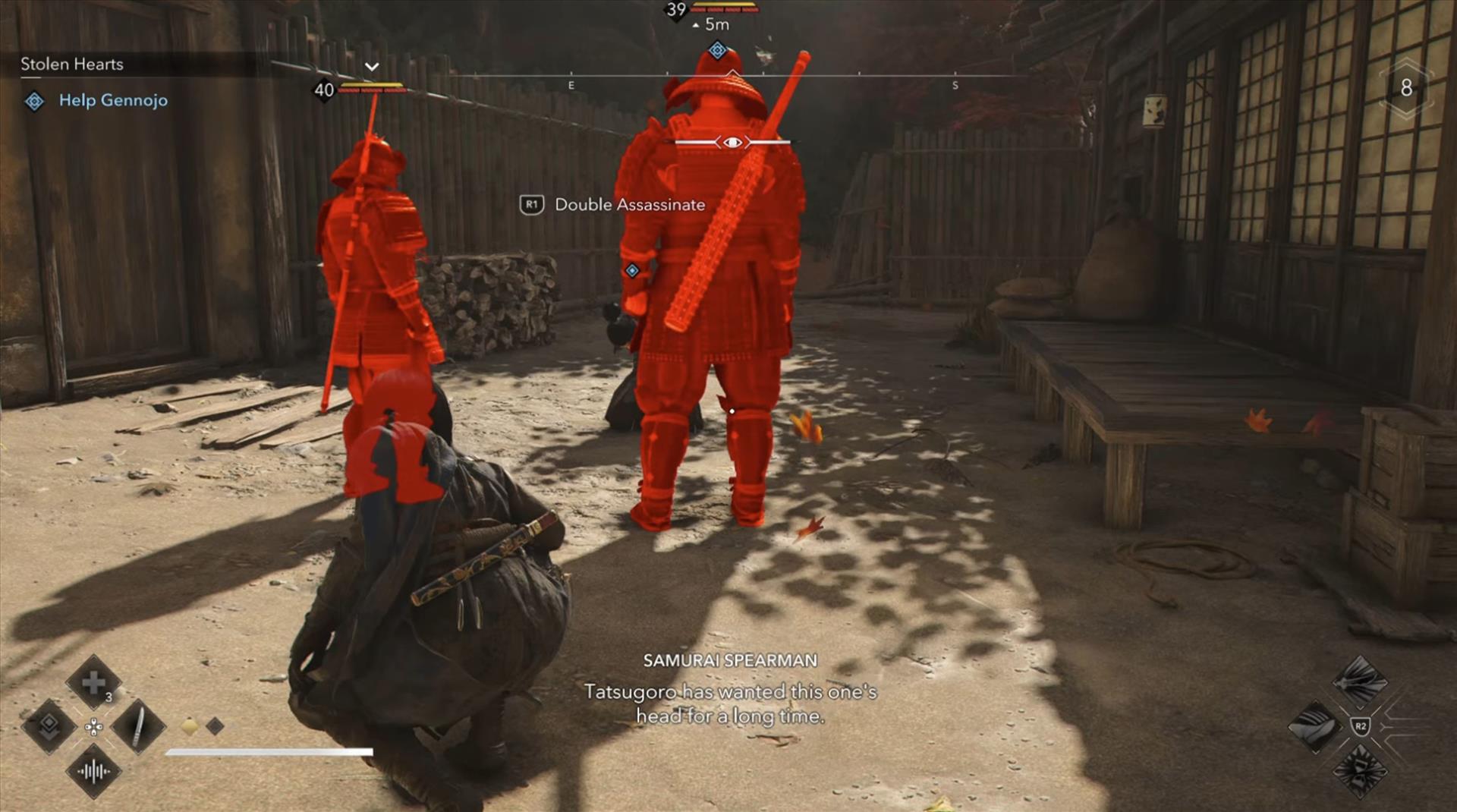Pick the burst-pattern weapon icon
The width and height of the screenshot is (1457, 812).
pos(1360,772)
